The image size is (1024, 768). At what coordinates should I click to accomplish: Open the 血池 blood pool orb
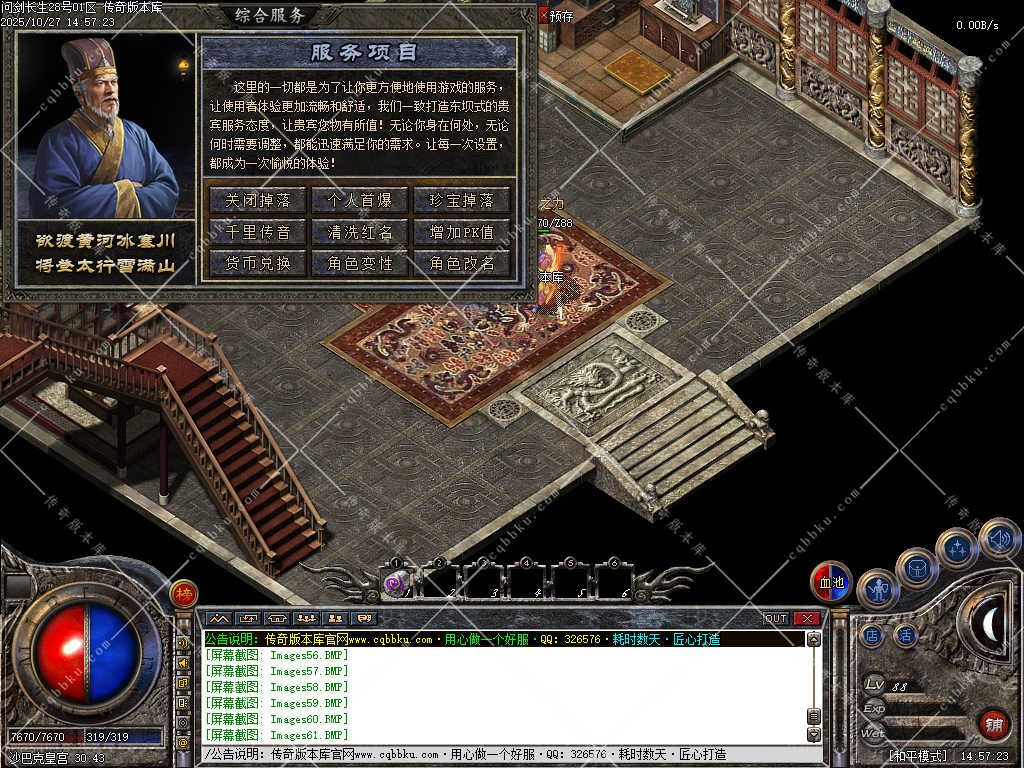[x=831, y=582]
